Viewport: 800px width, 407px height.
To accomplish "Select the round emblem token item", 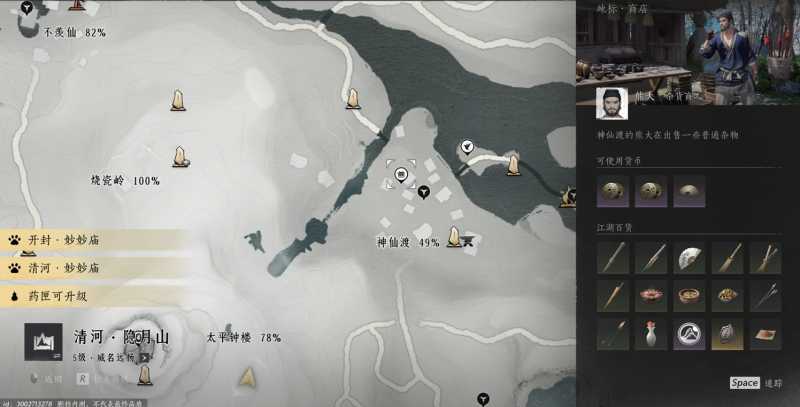I will pos(689,334).
